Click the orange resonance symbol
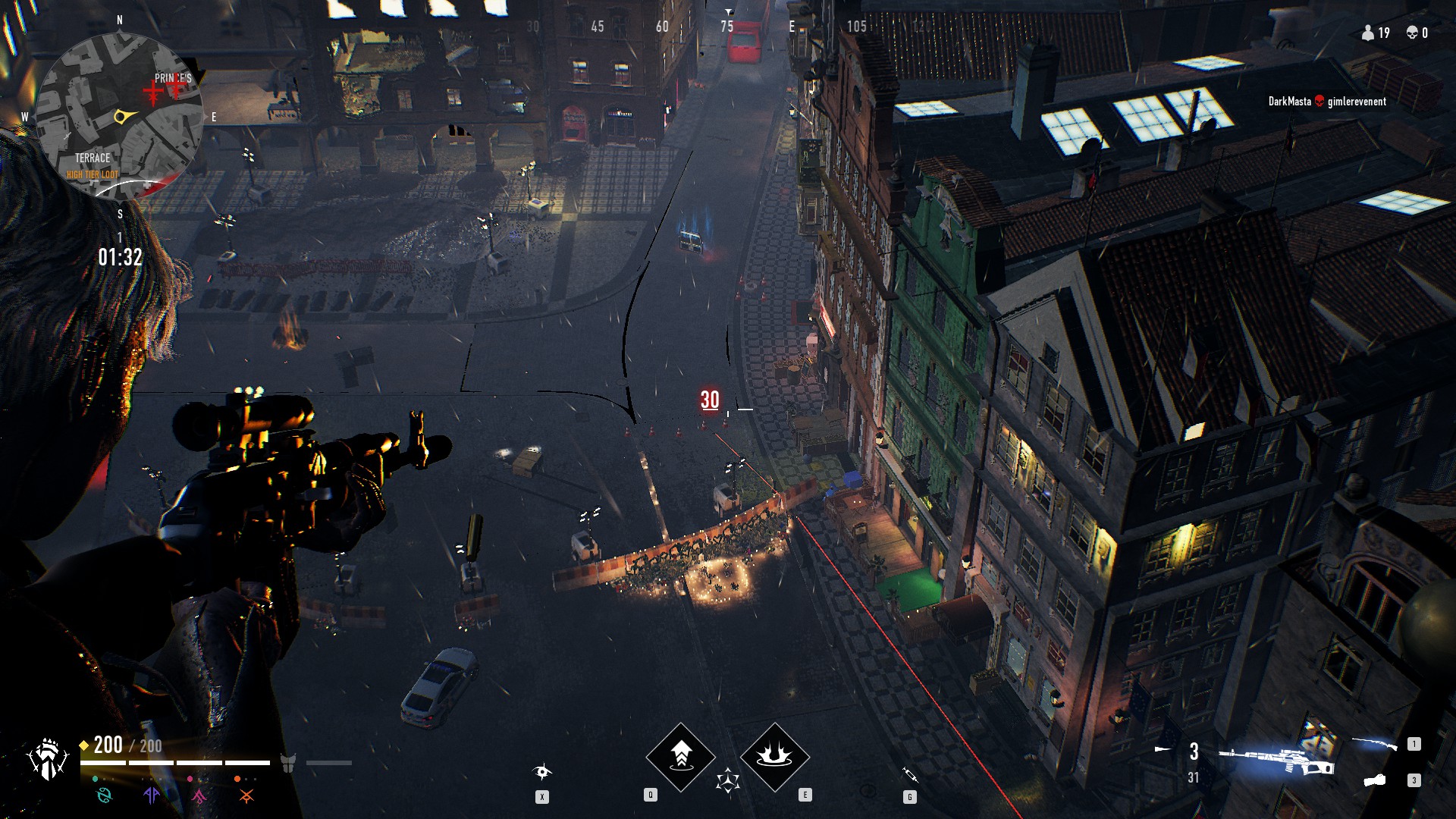This screenshot has width=1456, height=819. (x=246, y=795)
